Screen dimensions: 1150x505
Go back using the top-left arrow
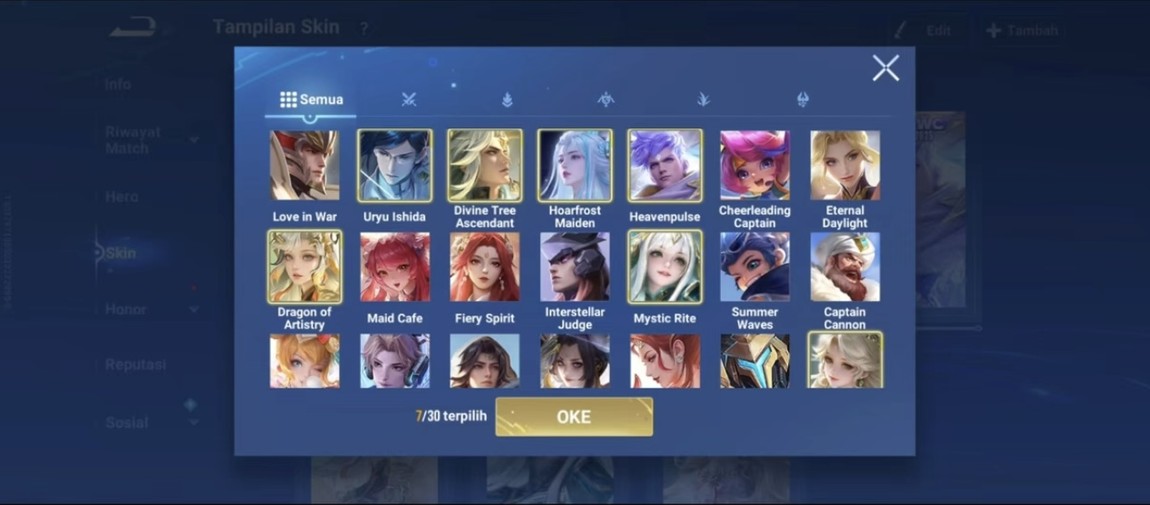[x=133, y=27]
